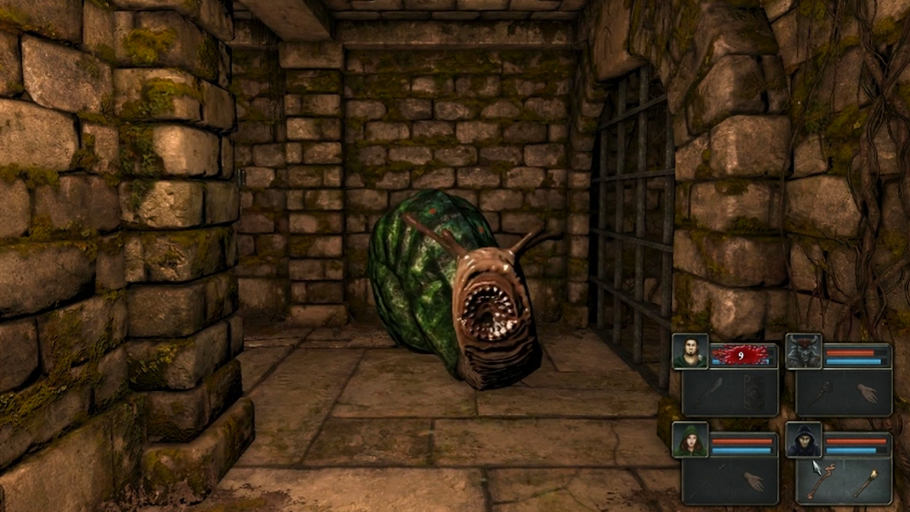Use the green-hooded woman's bare hand slot
Screen dimensions: 910x512
pyautogui.click(x=753, y=482)
